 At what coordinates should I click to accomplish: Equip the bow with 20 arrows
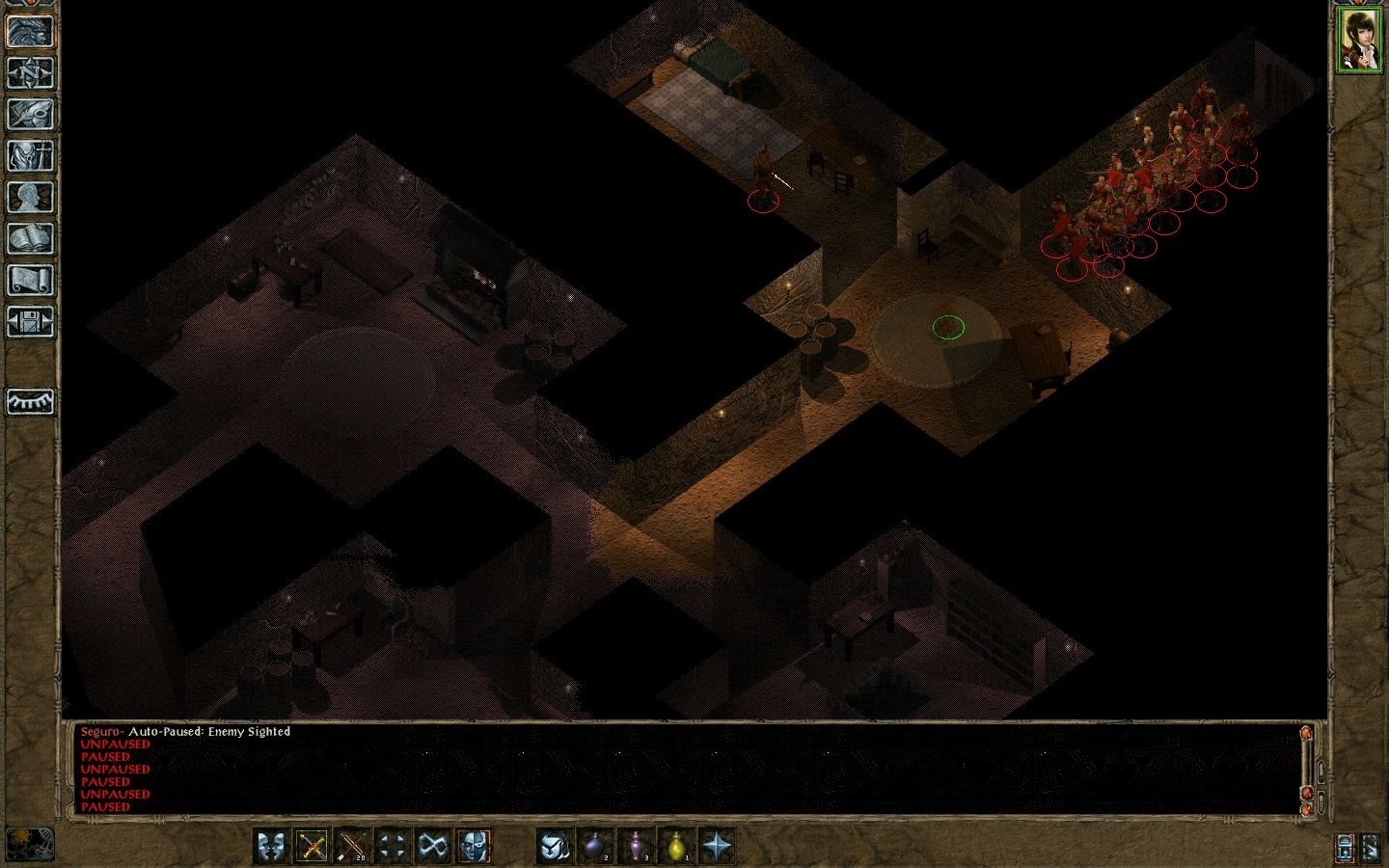353,846
